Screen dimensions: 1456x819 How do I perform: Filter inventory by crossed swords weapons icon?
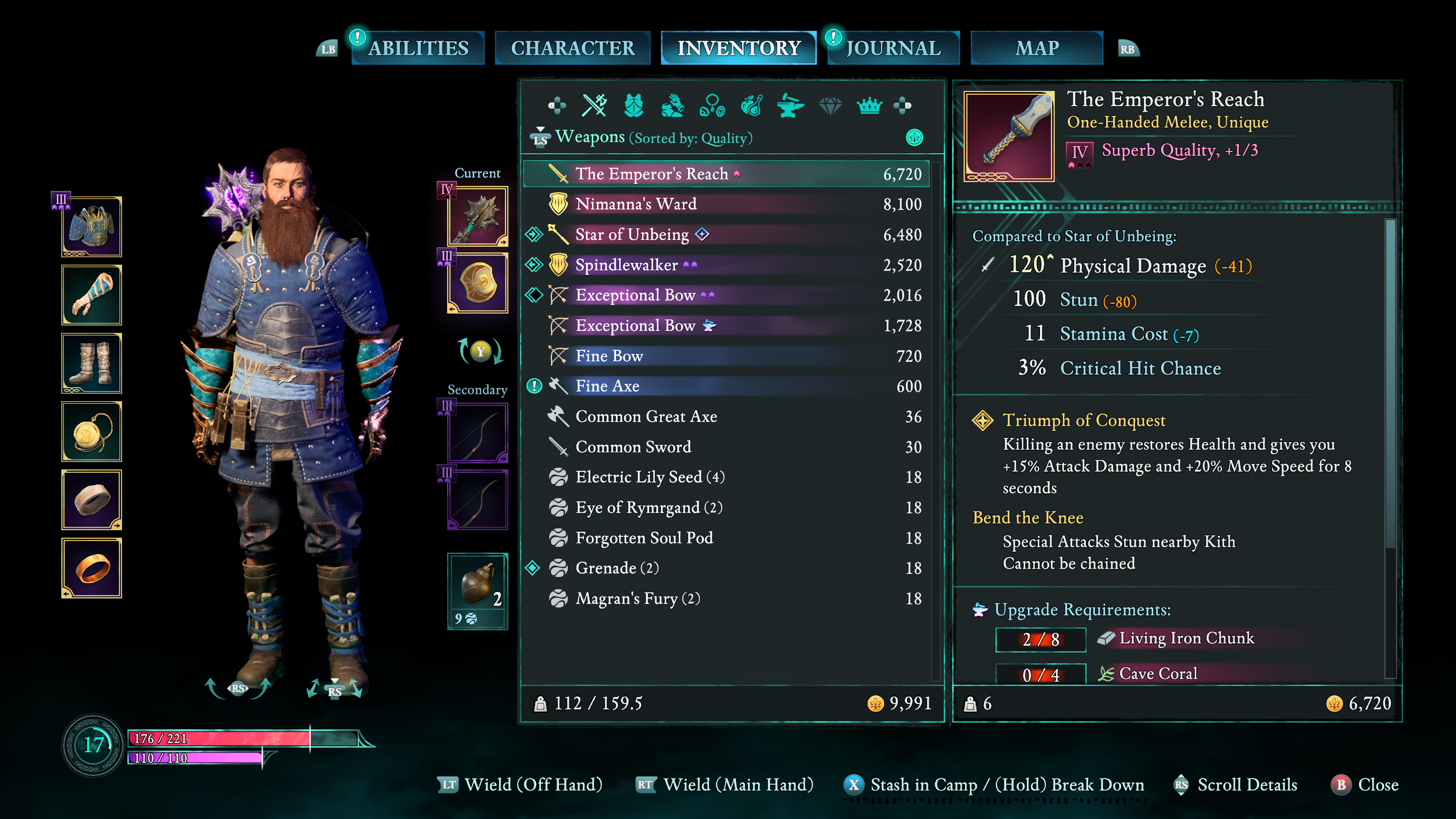(x=594, y=106)
